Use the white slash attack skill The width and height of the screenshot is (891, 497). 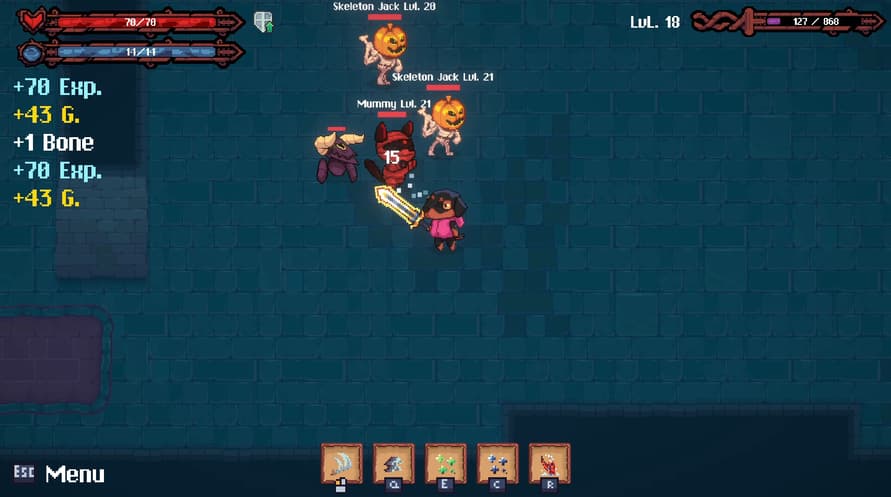coord(341,463)
